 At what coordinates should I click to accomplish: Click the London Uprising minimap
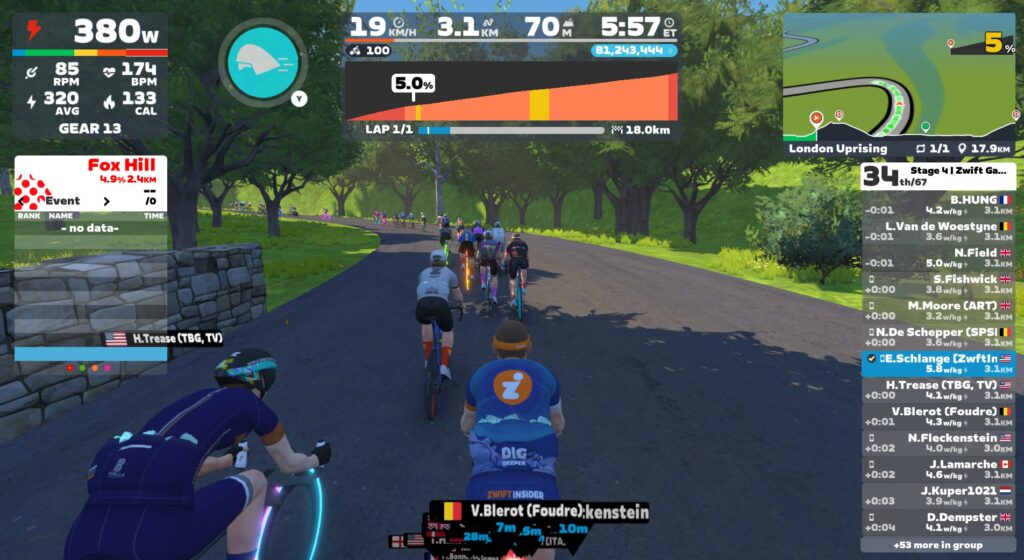899,80
